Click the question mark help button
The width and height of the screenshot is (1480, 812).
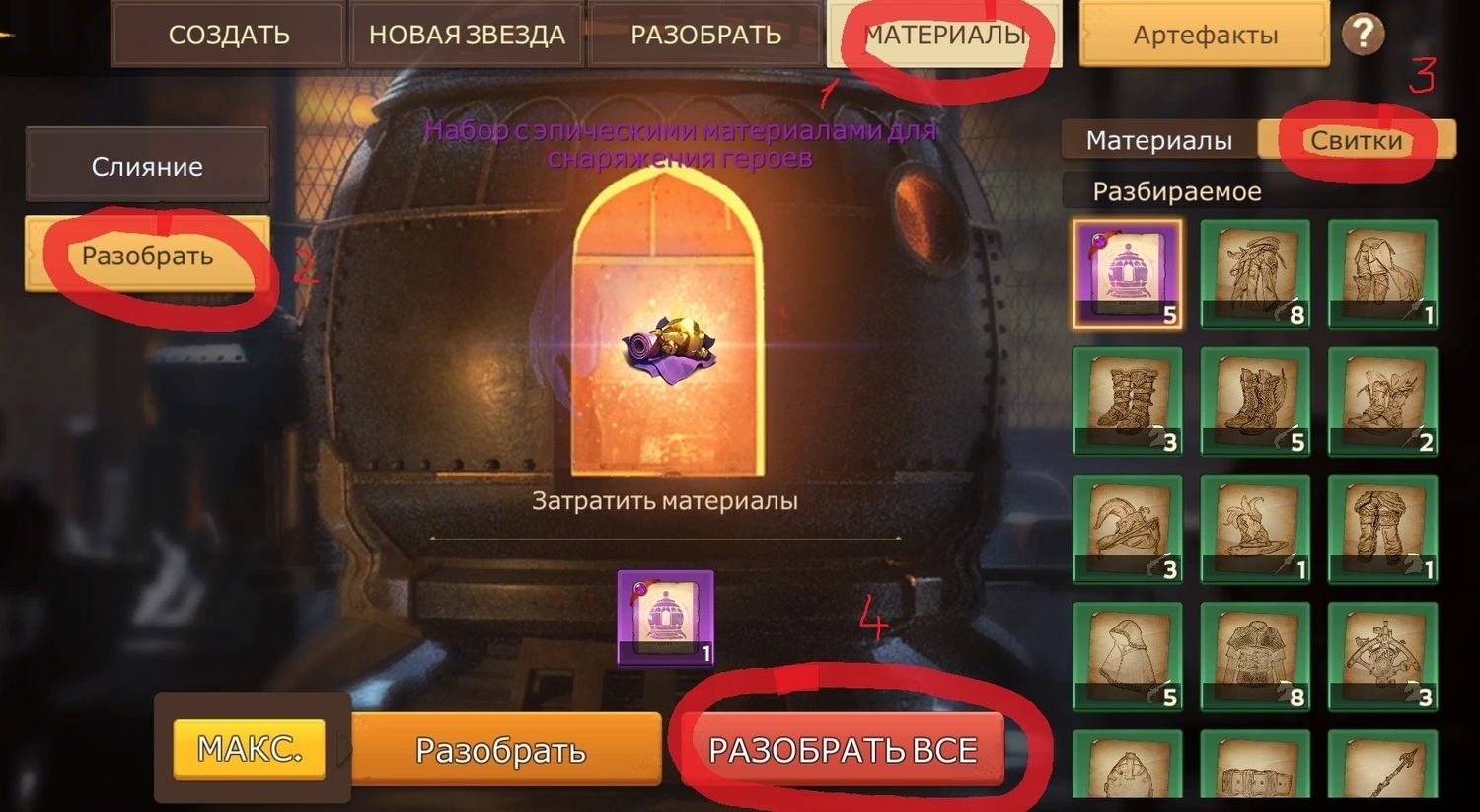click(x=1363, y=35)
